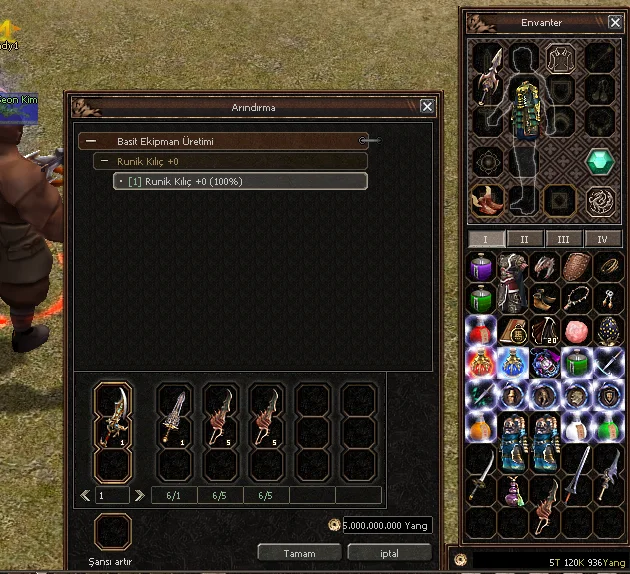The width and height of the screenshot is (630, 574).
Task: Pick the purple potion in the inventory
Action: [x=482, y=268]
